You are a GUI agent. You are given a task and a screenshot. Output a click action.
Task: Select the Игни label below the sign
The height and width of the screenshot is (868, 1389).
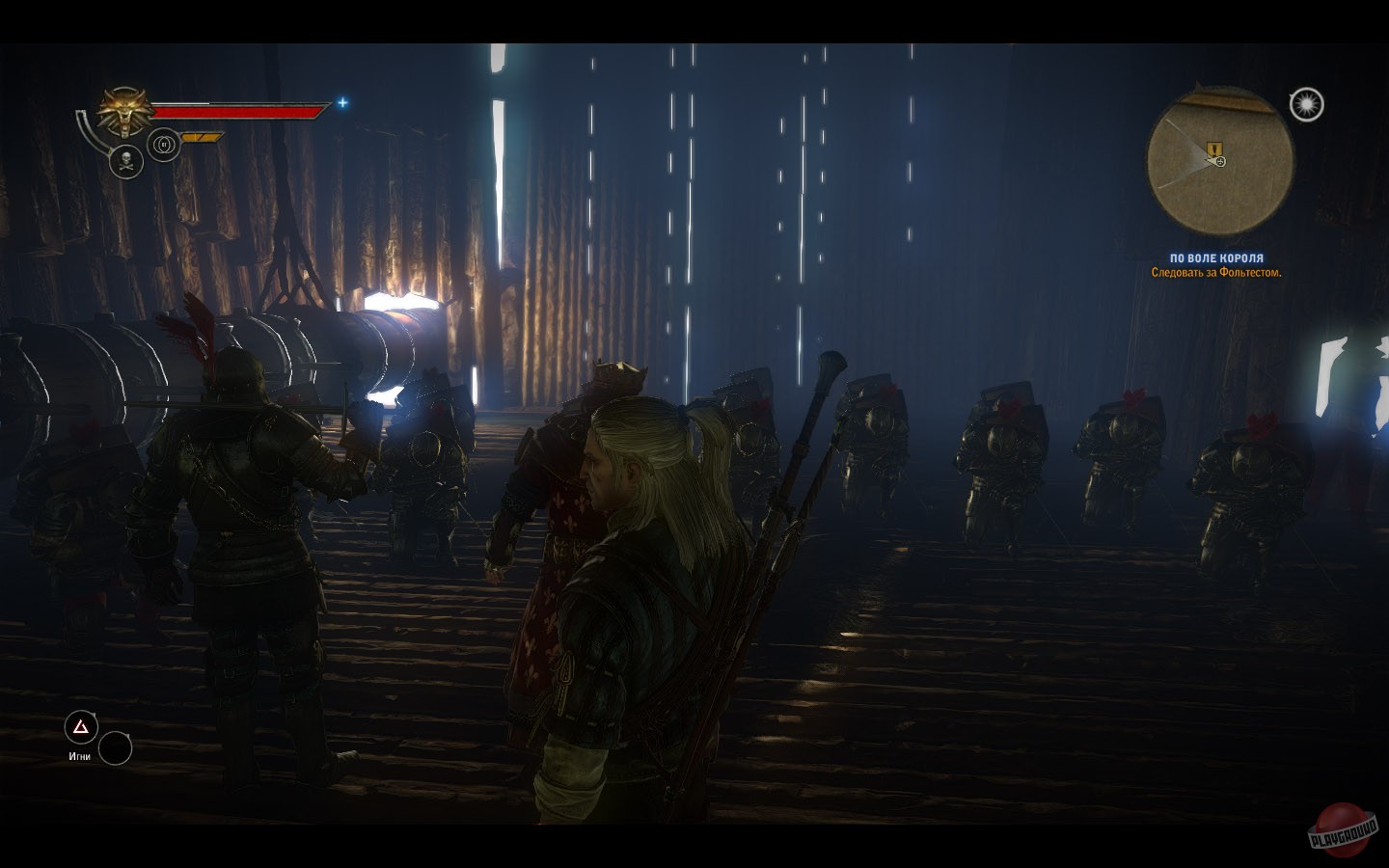click(x=79, y=756)
